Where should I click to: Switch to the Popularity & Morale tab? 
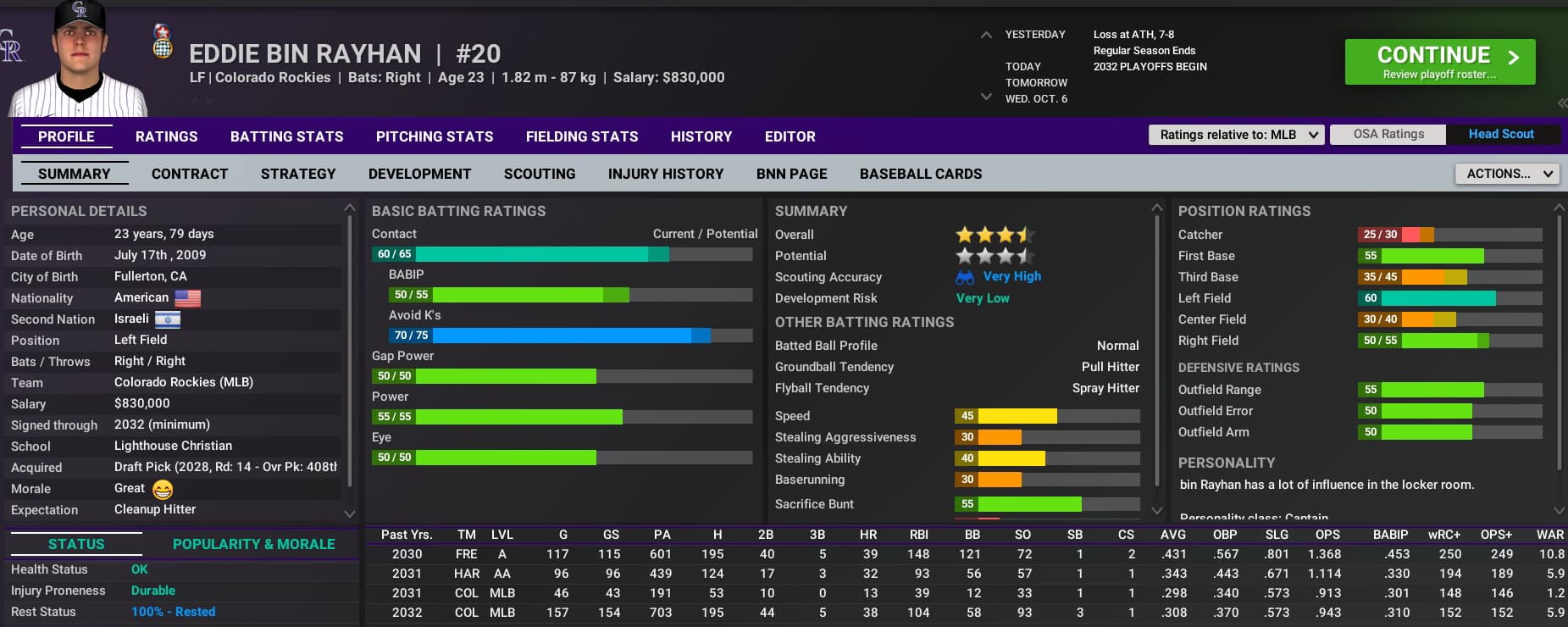click(x=253, y=544)
